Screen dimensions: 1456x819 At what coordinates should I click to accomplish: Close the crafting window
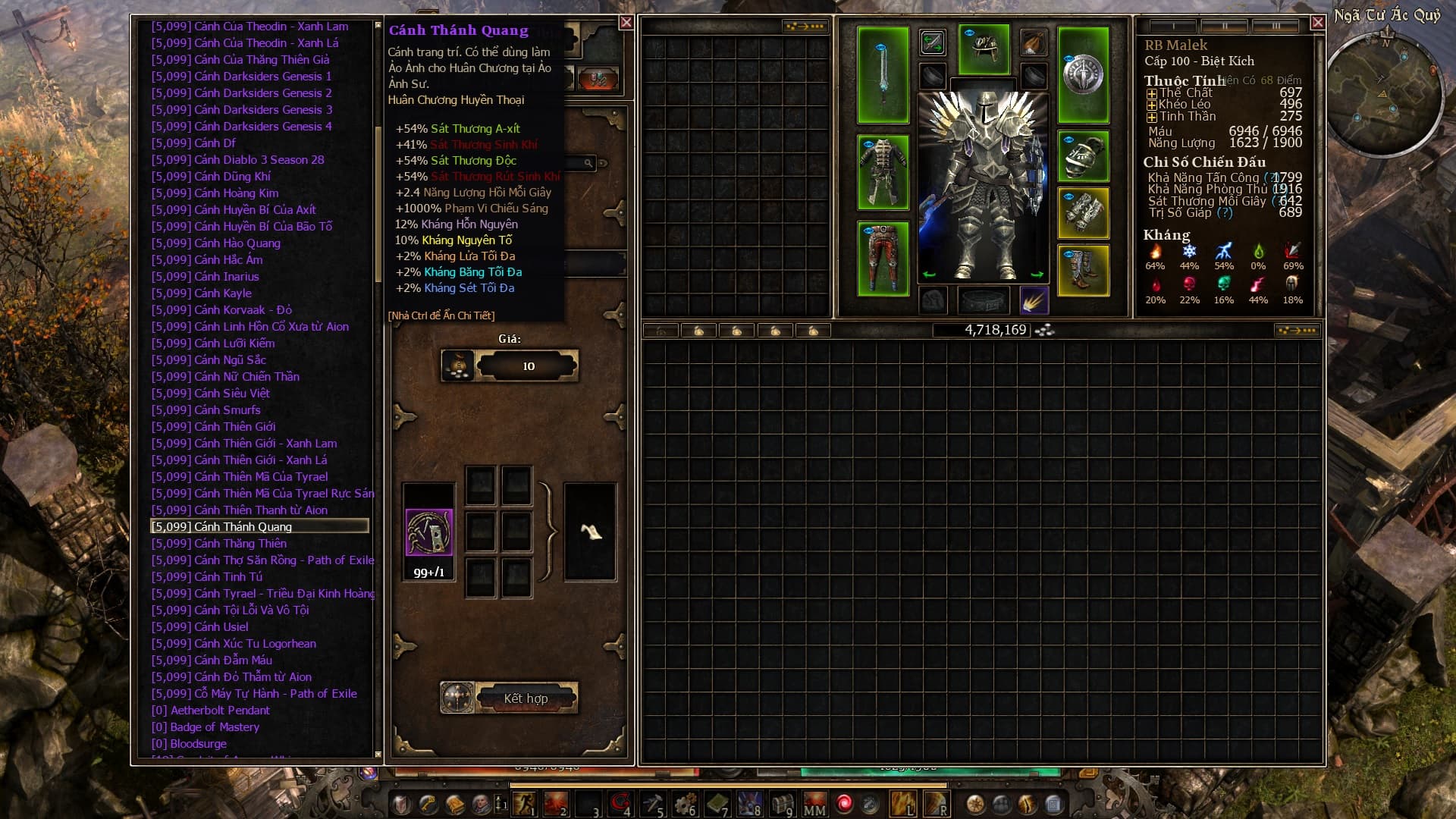pos(626,23)
